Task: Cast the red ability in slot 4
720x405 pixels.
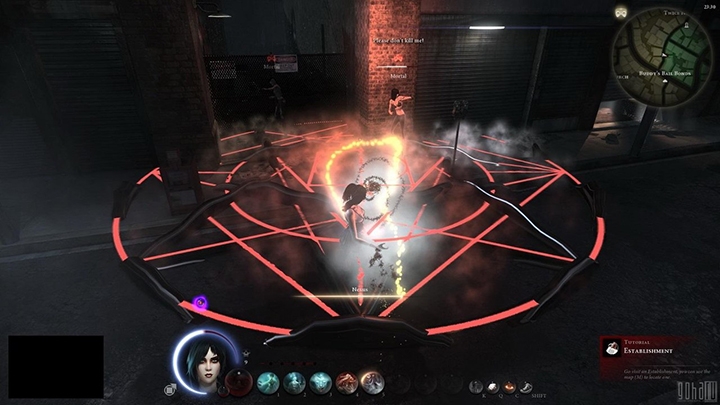Action: point(345,381)
